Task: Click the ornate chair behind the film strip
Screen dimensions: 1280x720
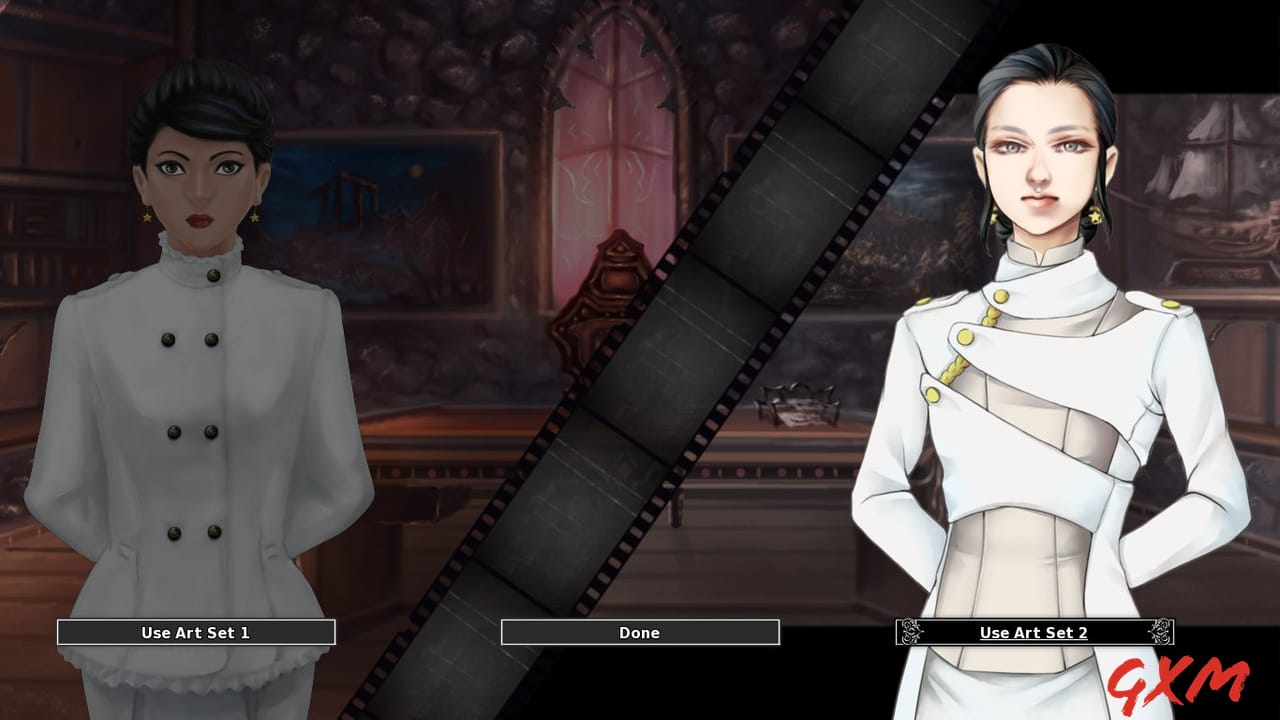Action: tap(600, 300)
